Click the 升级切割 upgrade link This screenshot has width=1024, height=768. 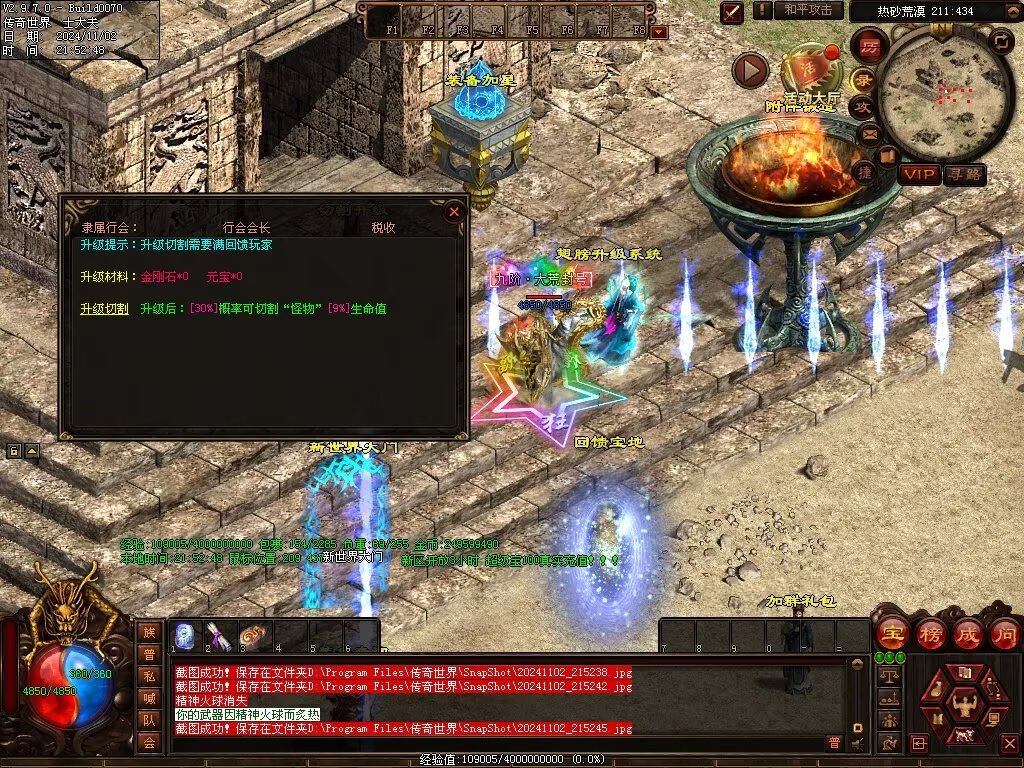(104, 309)
